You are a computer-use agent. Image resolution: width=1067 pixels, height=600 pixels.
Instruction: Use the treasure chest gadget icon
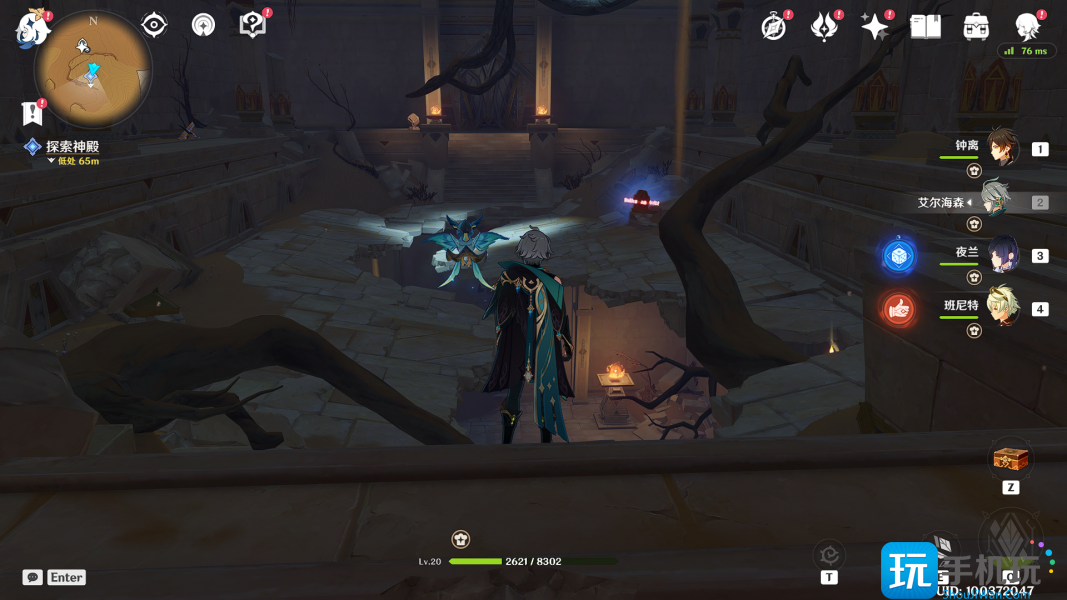click(x=1009, y=461)
